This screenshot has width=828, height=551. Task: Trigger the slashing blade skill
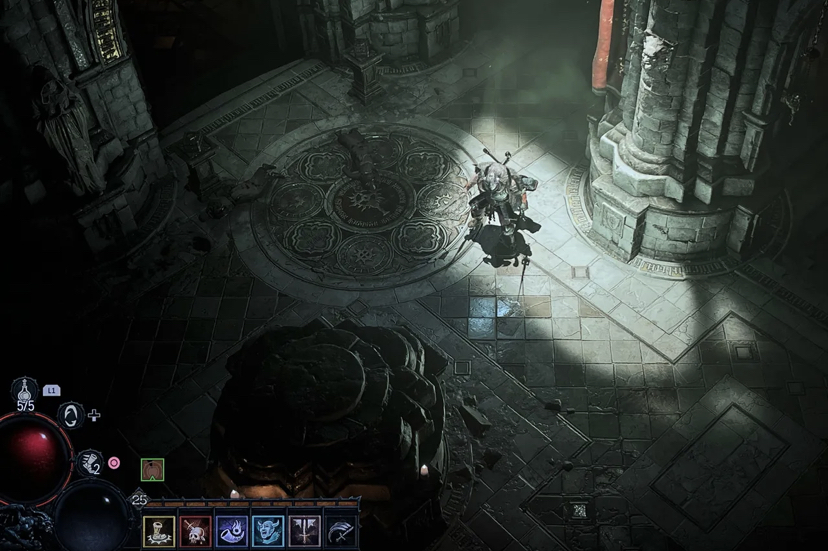(340, 530)
